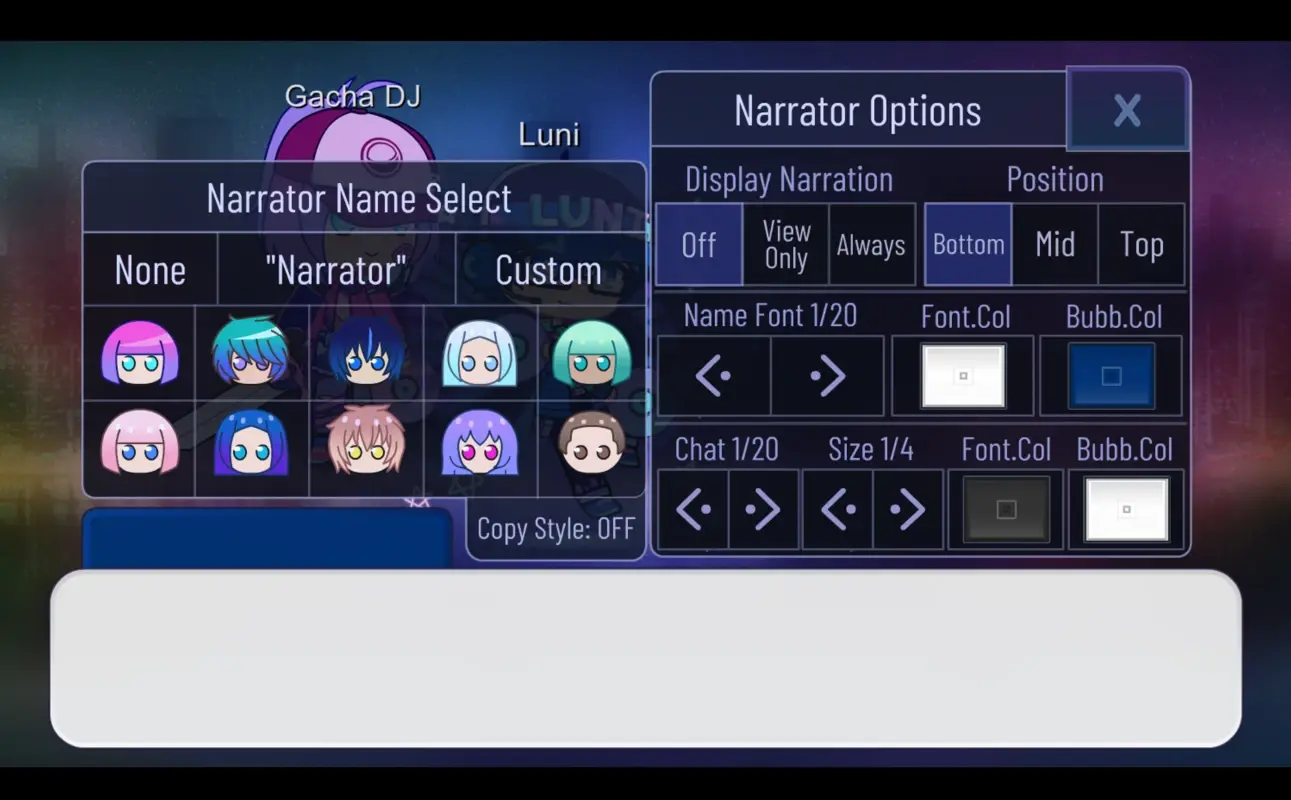Choose None for the narrator name
The width and height of the screenshot is (1291, 800).
(150, 269)
